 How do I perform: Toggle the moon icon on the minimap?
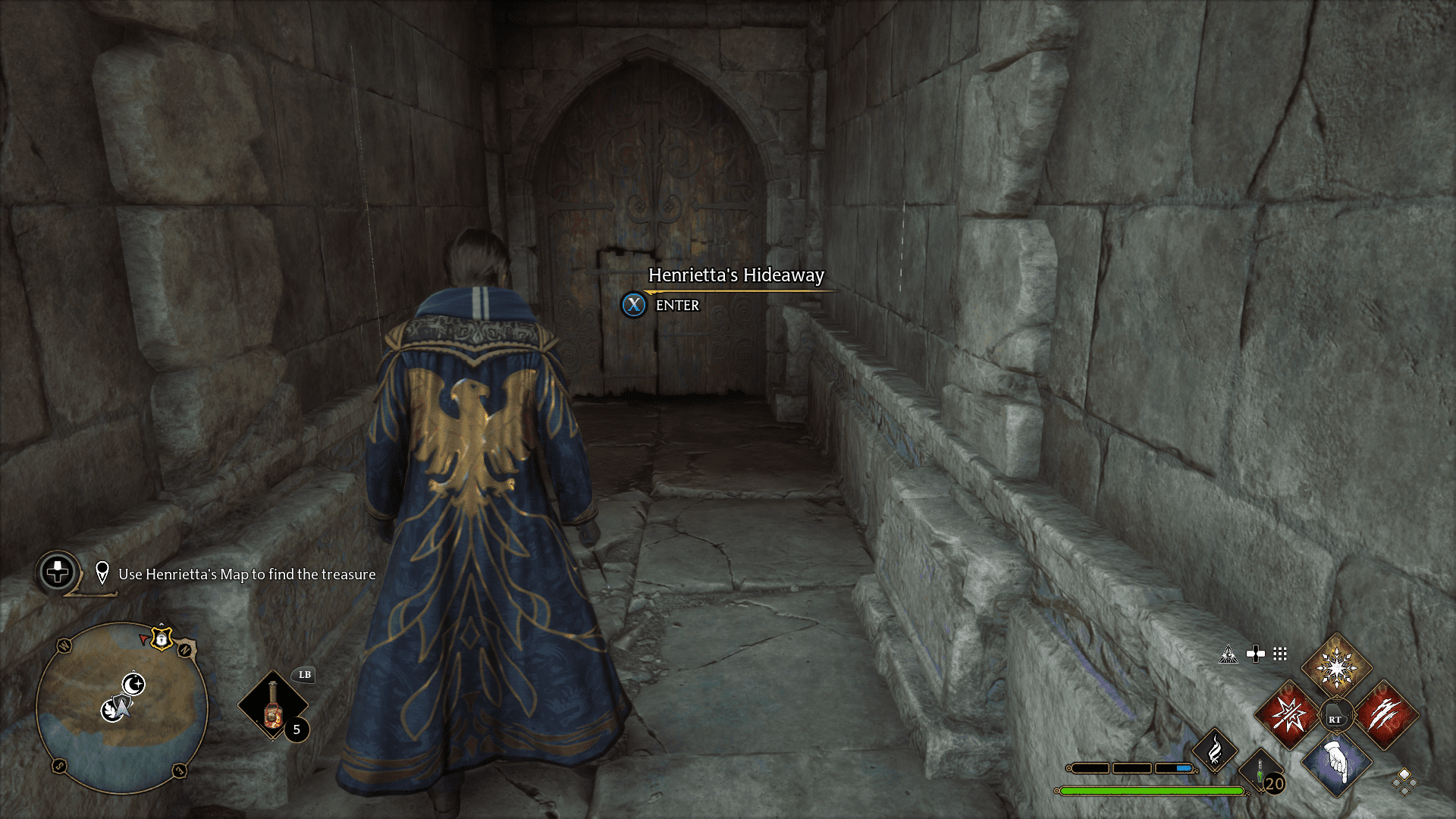click(x=133, y=684)
